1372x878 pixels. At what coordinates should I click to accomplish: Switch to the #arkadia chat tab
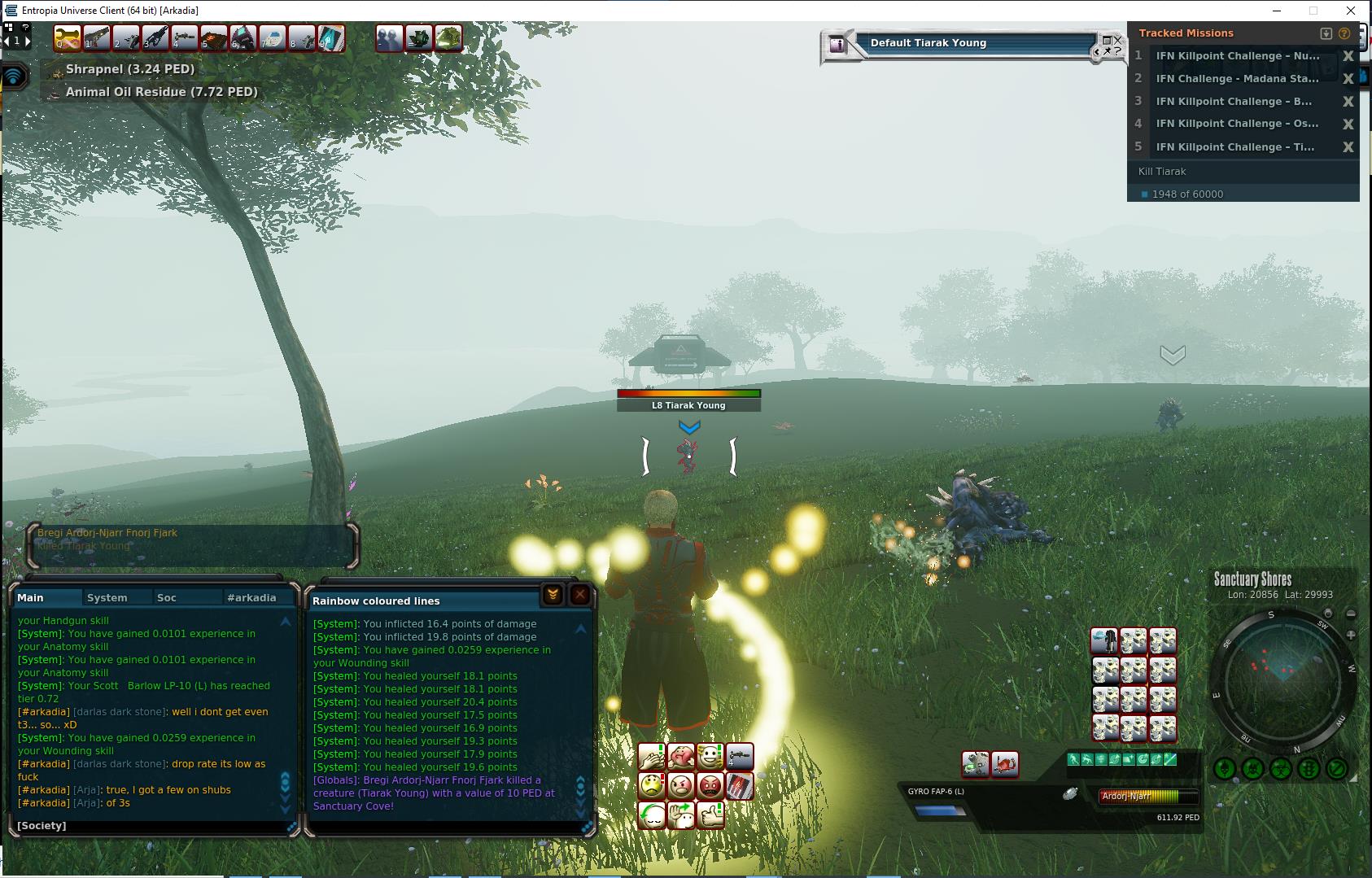pyautogui.click(x=251, y=597)
